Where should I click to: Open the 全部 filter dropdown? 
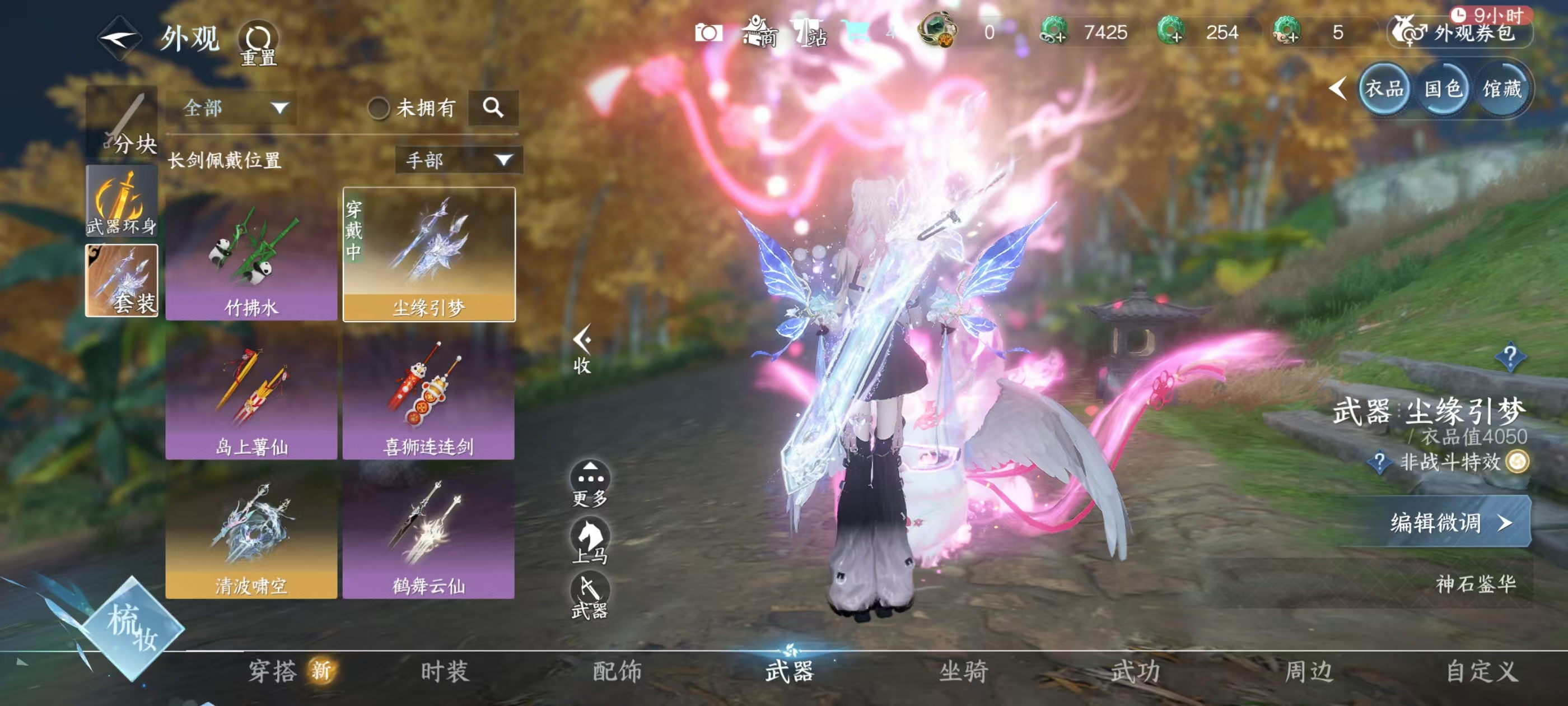(x=233, y=109)
